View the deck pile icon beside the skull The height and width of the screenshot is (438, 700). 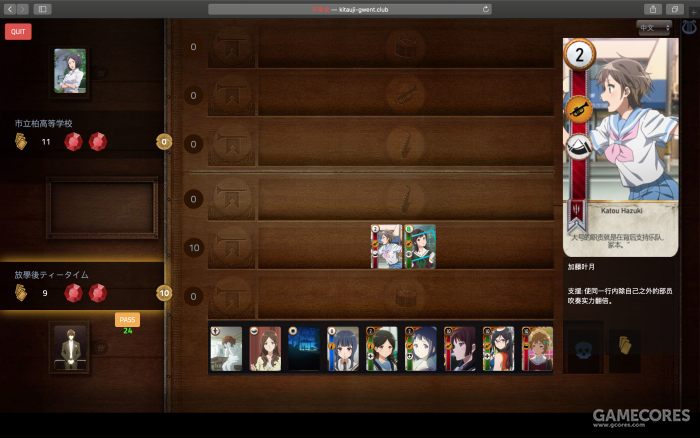(624, 346)
